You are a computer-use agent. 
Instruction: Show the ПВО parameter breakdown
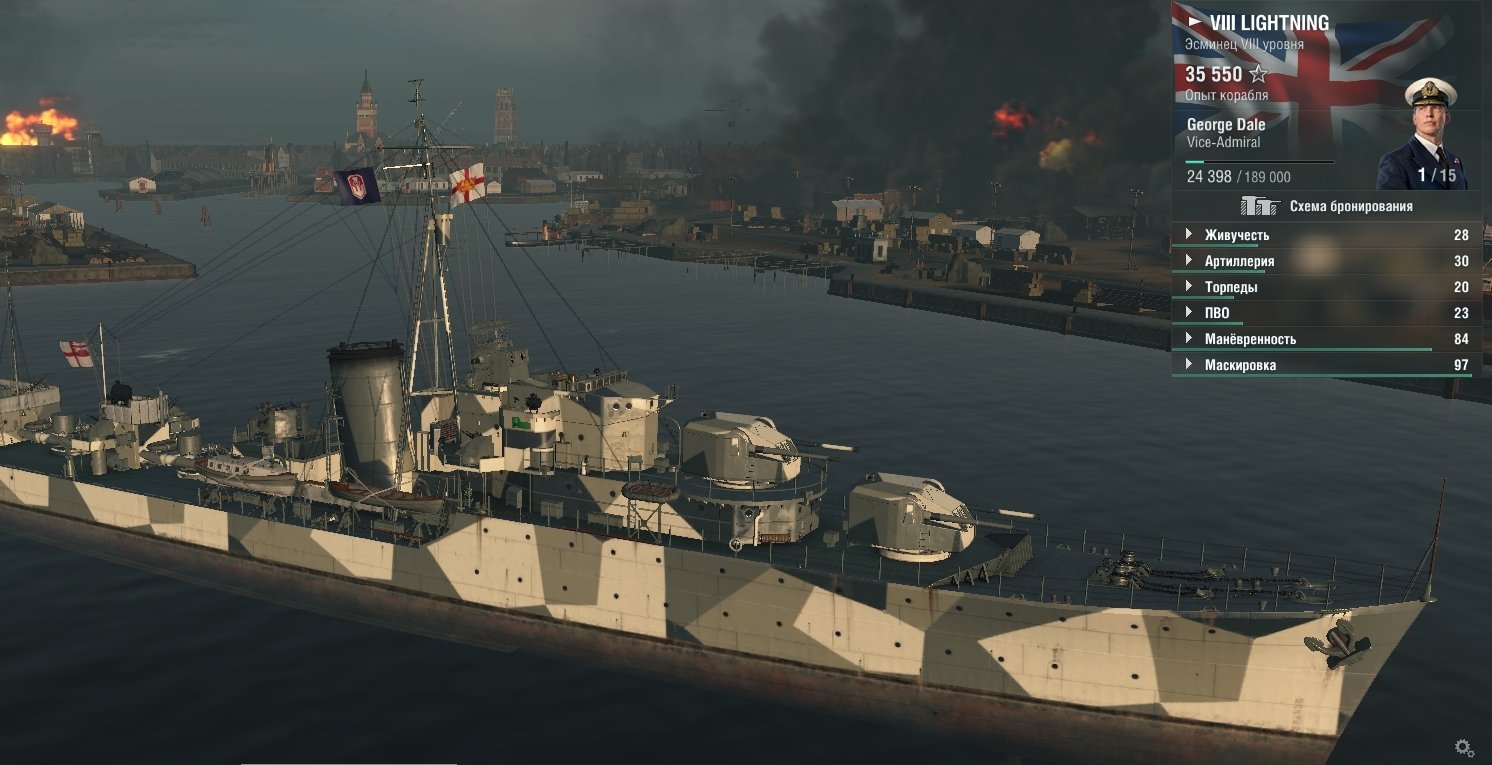click(1217, 313)
